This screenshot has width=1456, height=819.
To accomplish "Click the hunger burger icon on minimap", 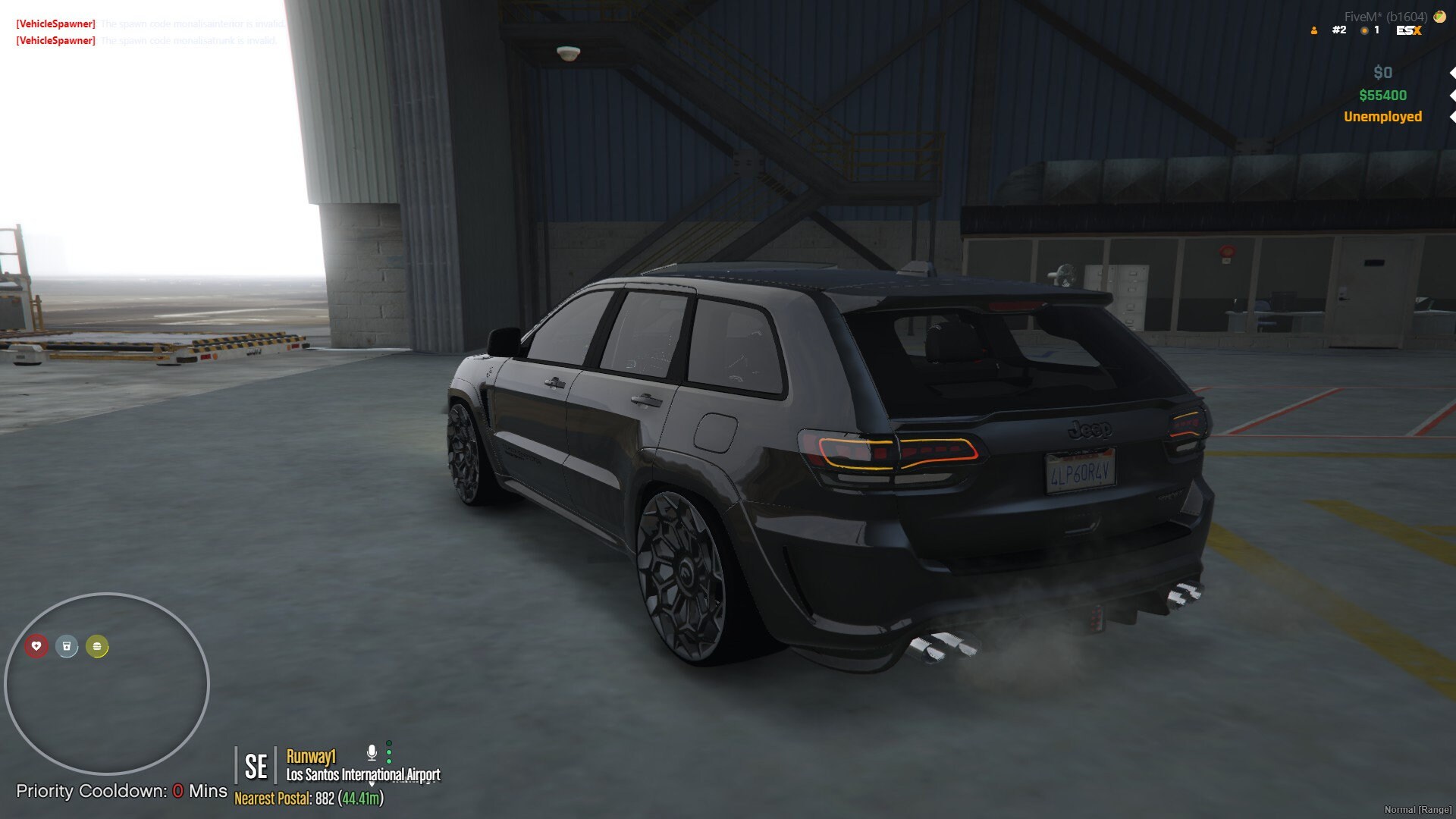I will pyautogui.click(x=96, y=647).
